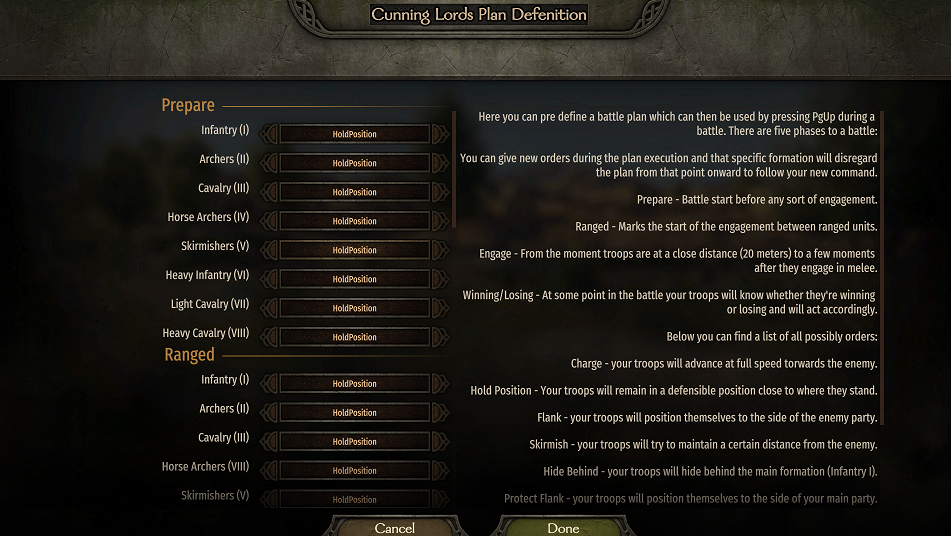Next order for Heavy Infantry (VI)

tap(440, 279)
